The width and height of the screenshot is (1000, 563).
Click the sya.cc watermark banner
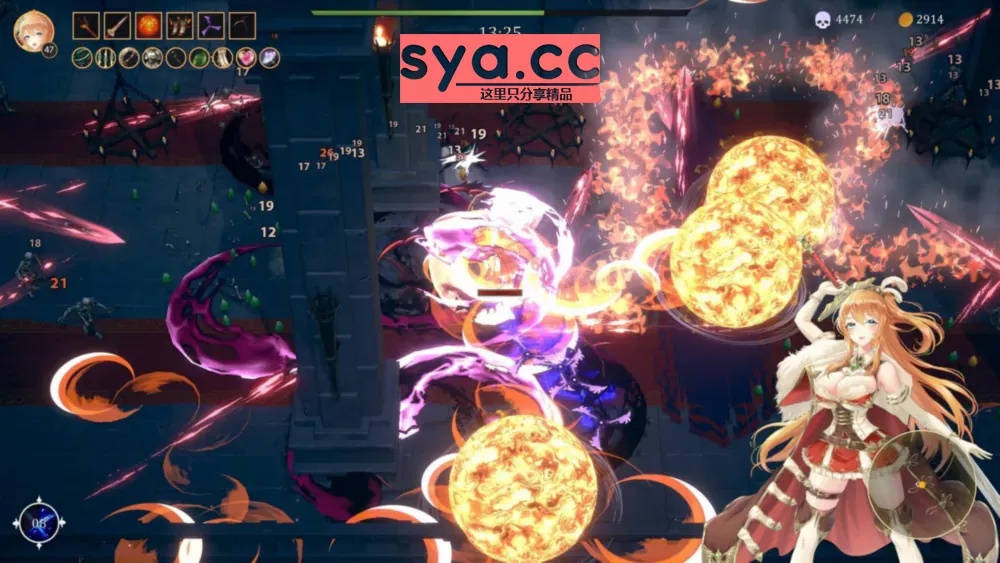(500, 68)
